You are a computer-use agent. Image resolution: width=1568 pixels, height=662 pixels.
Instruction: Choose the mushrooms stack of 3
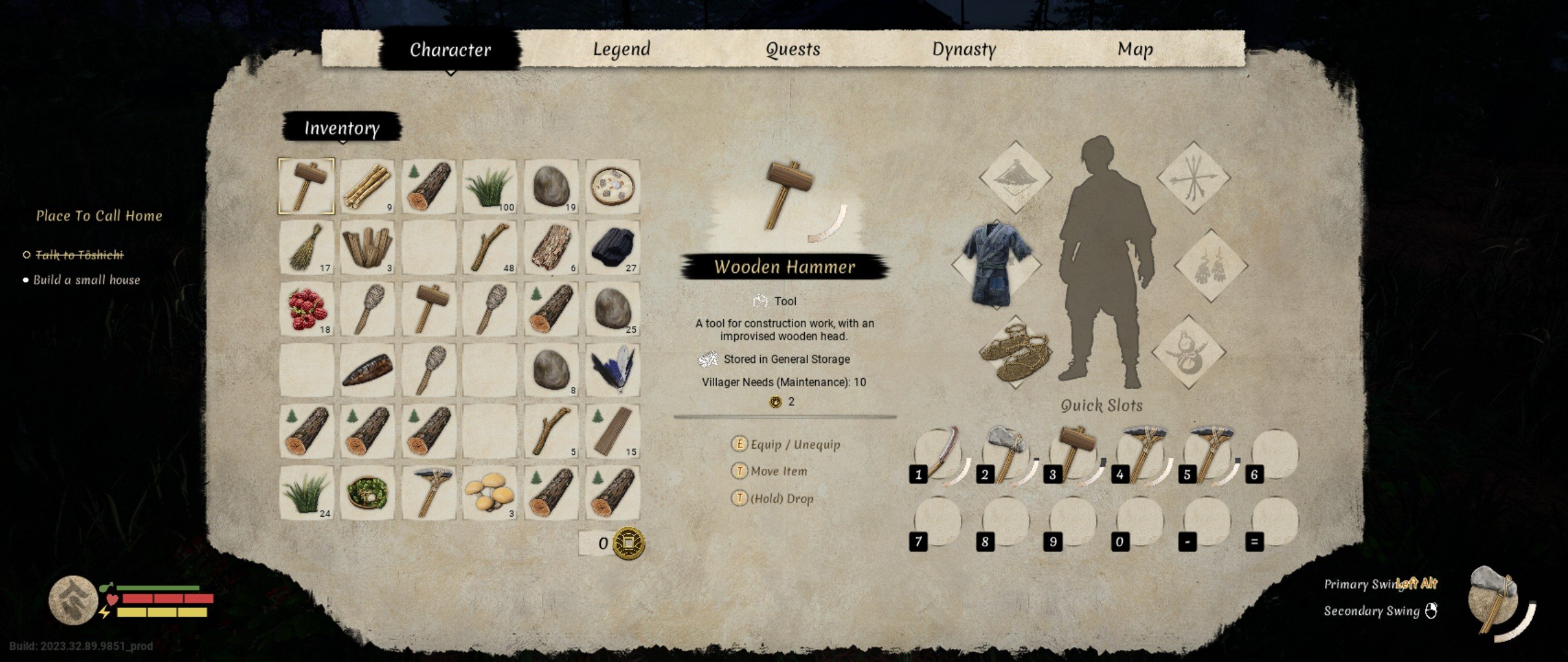click(490, 493)
